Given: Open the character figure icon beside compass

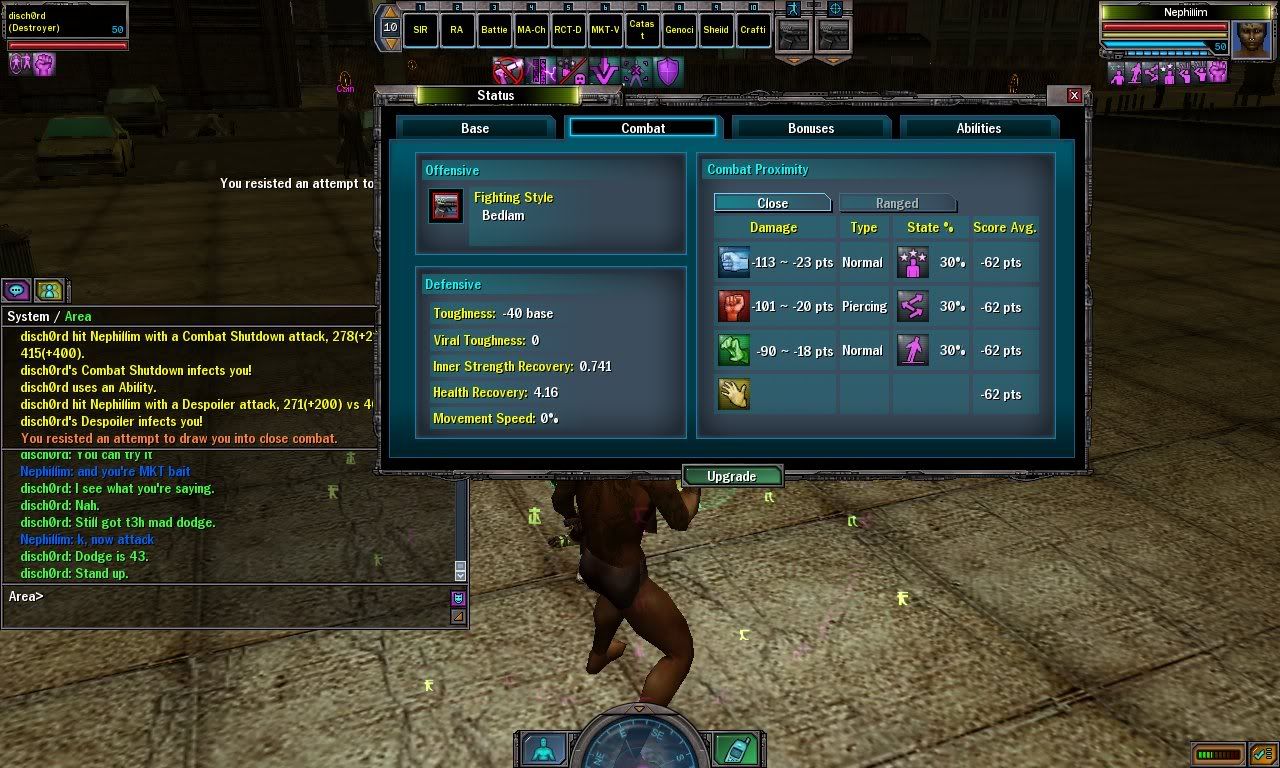Looking at the screenshot, I should pos(545,748).
